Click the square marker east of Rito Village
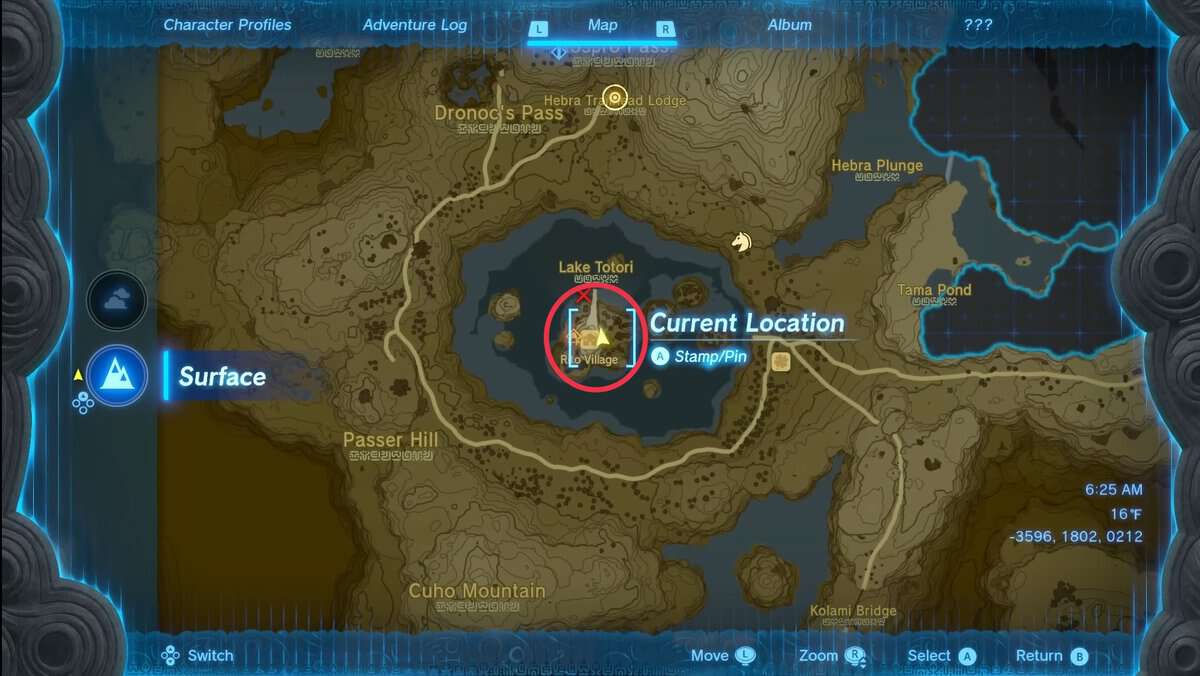The height and width of the screenshot is (676, 1200). pos(781,361)
